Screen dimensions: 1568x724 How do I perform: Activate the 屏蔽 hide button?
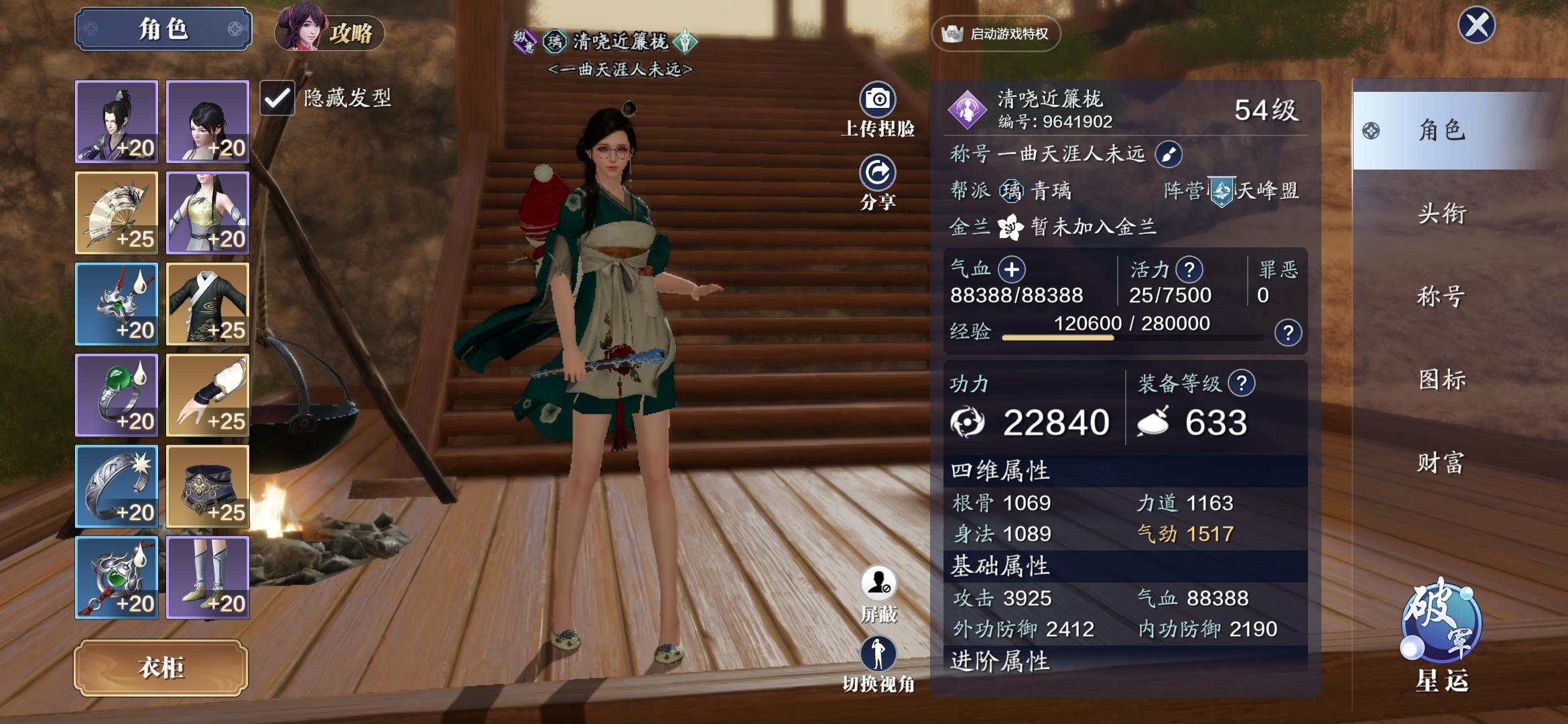click(x=878, y=585)
